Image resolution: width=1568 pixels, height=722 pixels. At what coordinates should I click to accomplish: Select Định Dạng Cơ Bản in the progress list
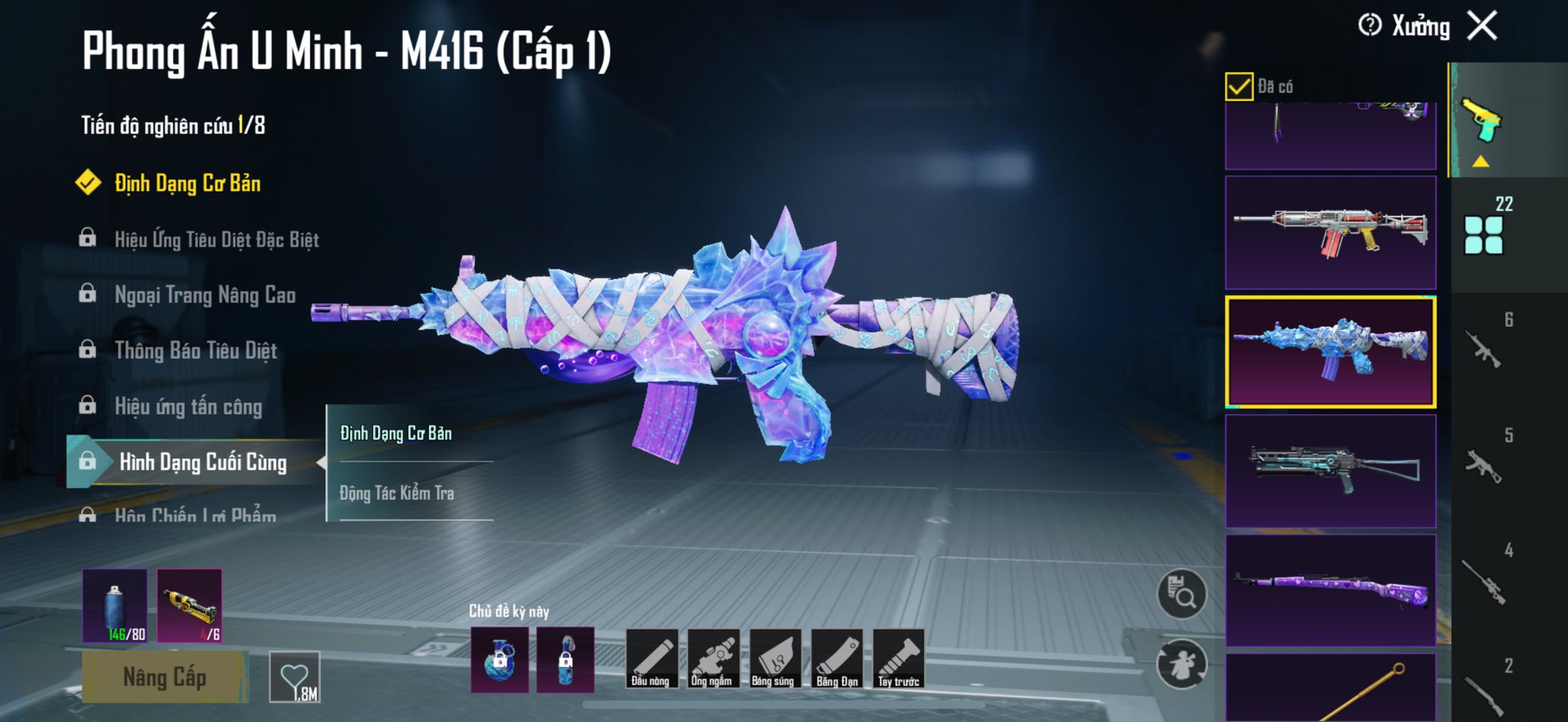pos(187,184)
